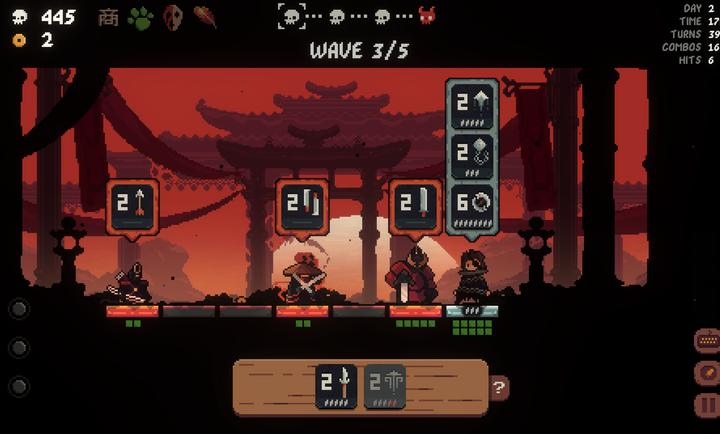Select the spear attack tile in hand
The image size is (720, 434).
335,385
